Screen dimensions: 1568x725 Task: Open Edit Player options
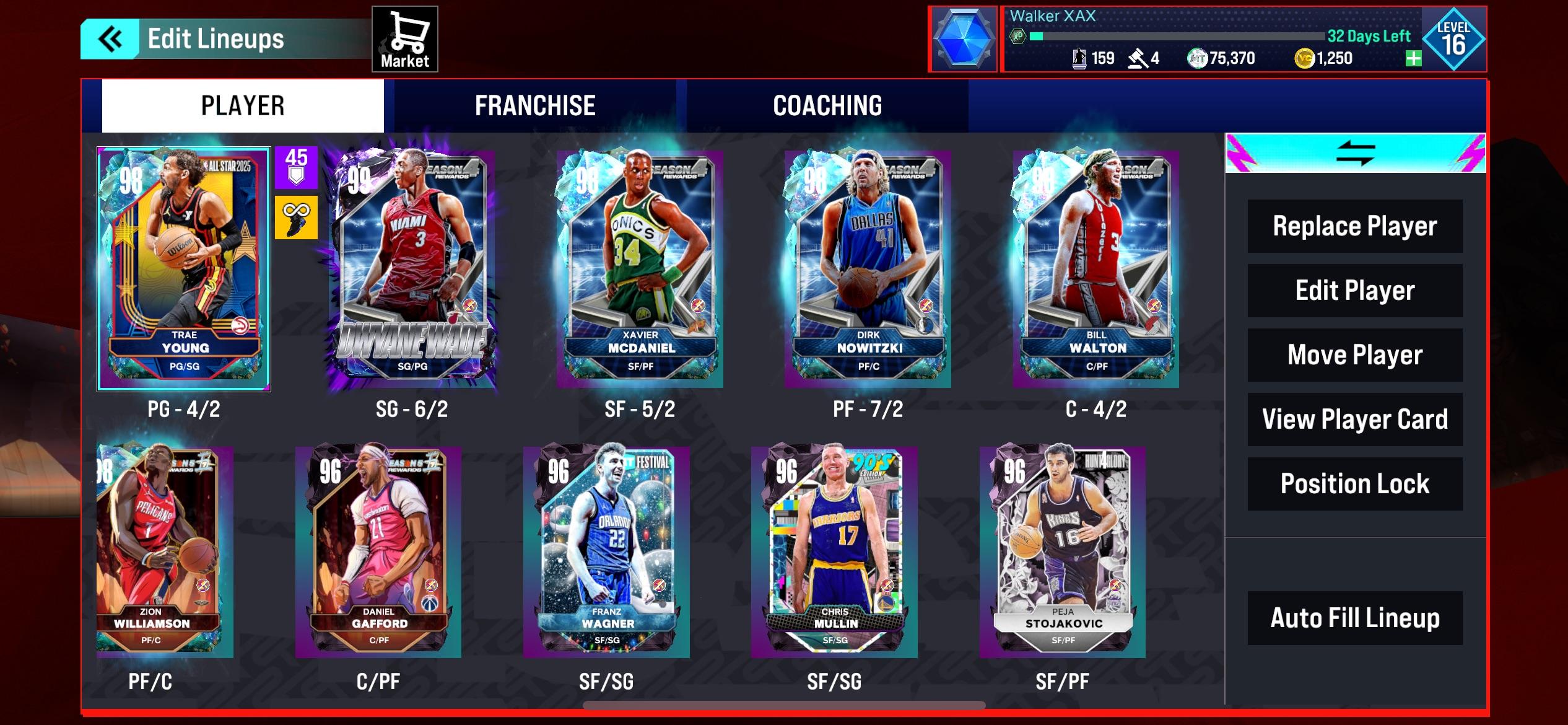pyautogui.click(x=1354, y=290)
